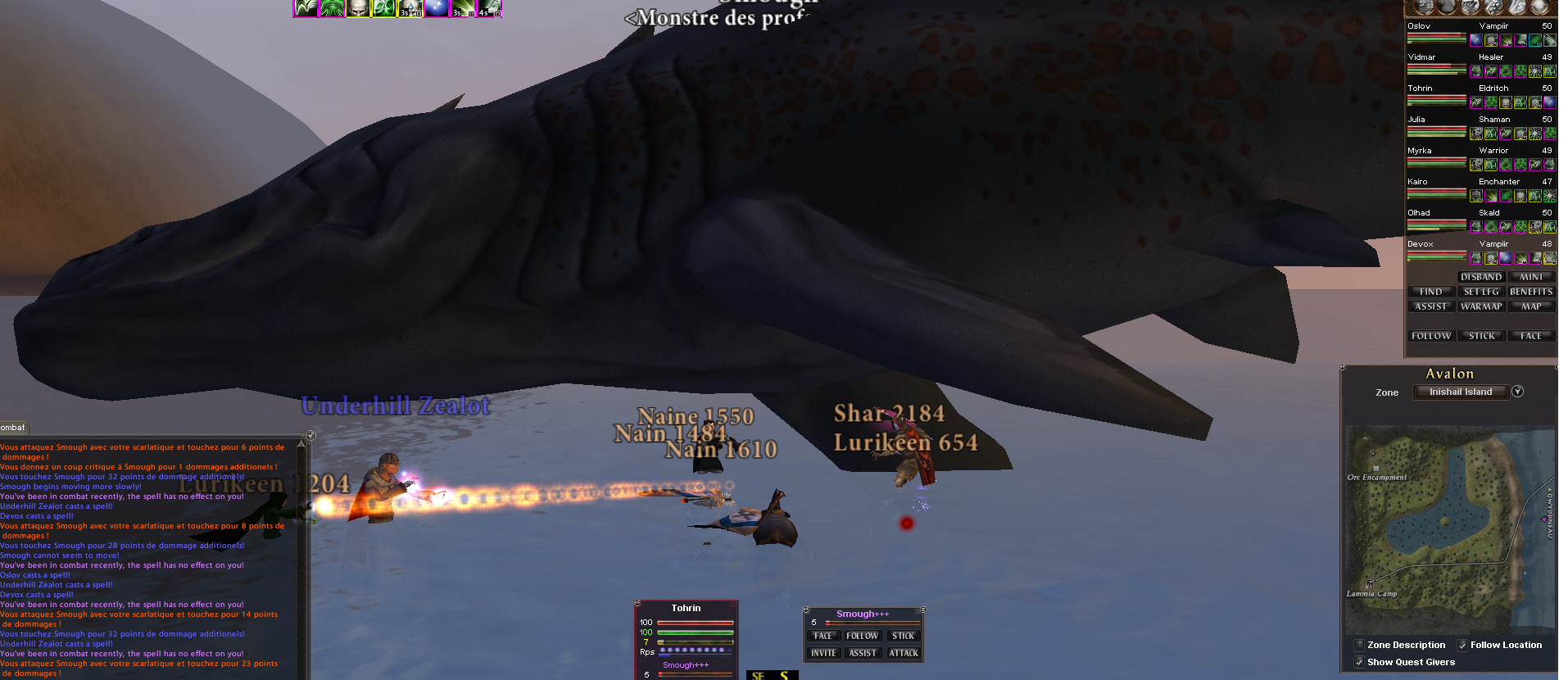Choose STICK in the Smough target window

pyautogui.click(x=904, y=636)
